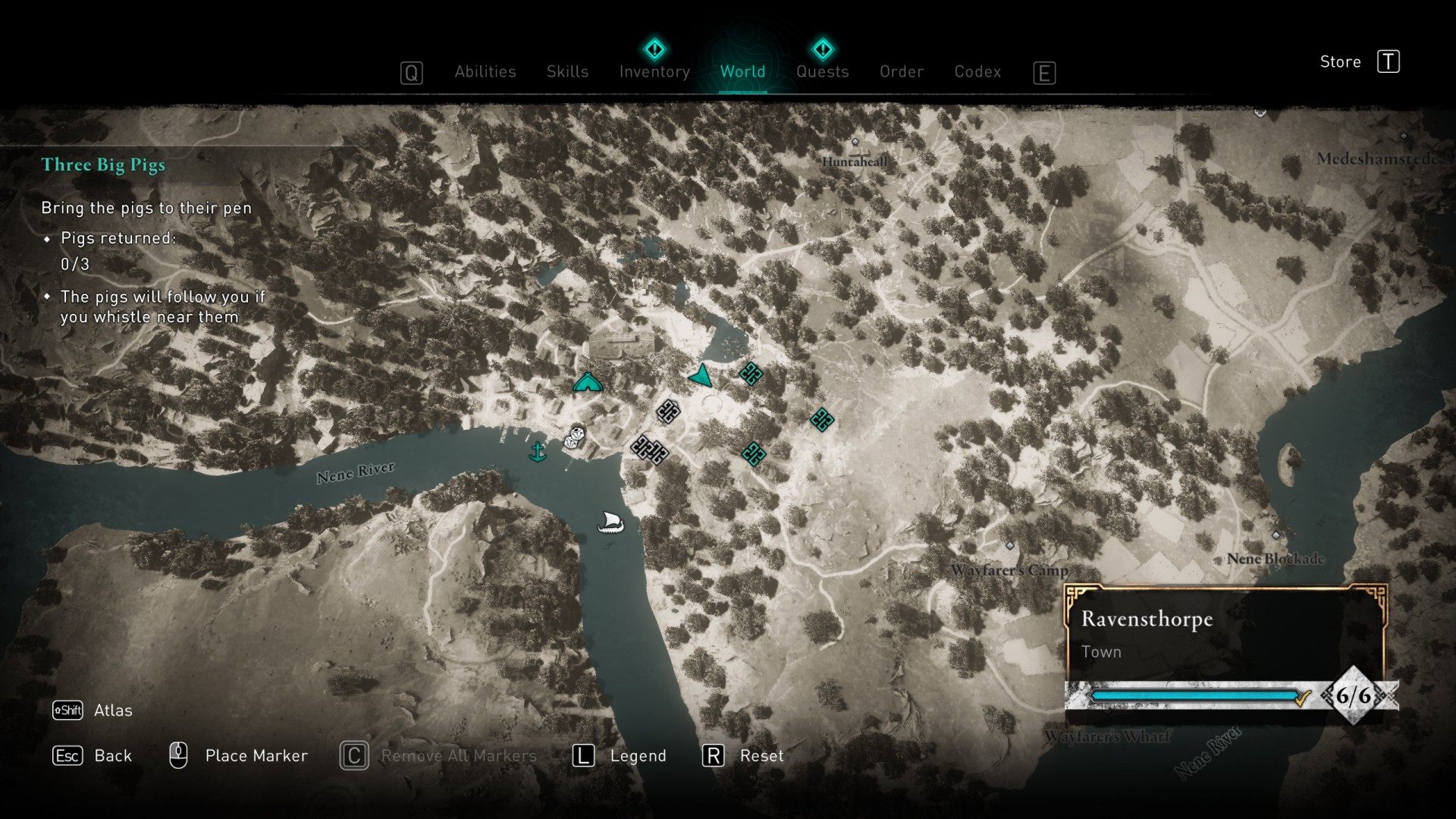This screenshot has height=819, width=1456.
Task: Click the dice game marker near the dock
Action: [x=576, y=438]
